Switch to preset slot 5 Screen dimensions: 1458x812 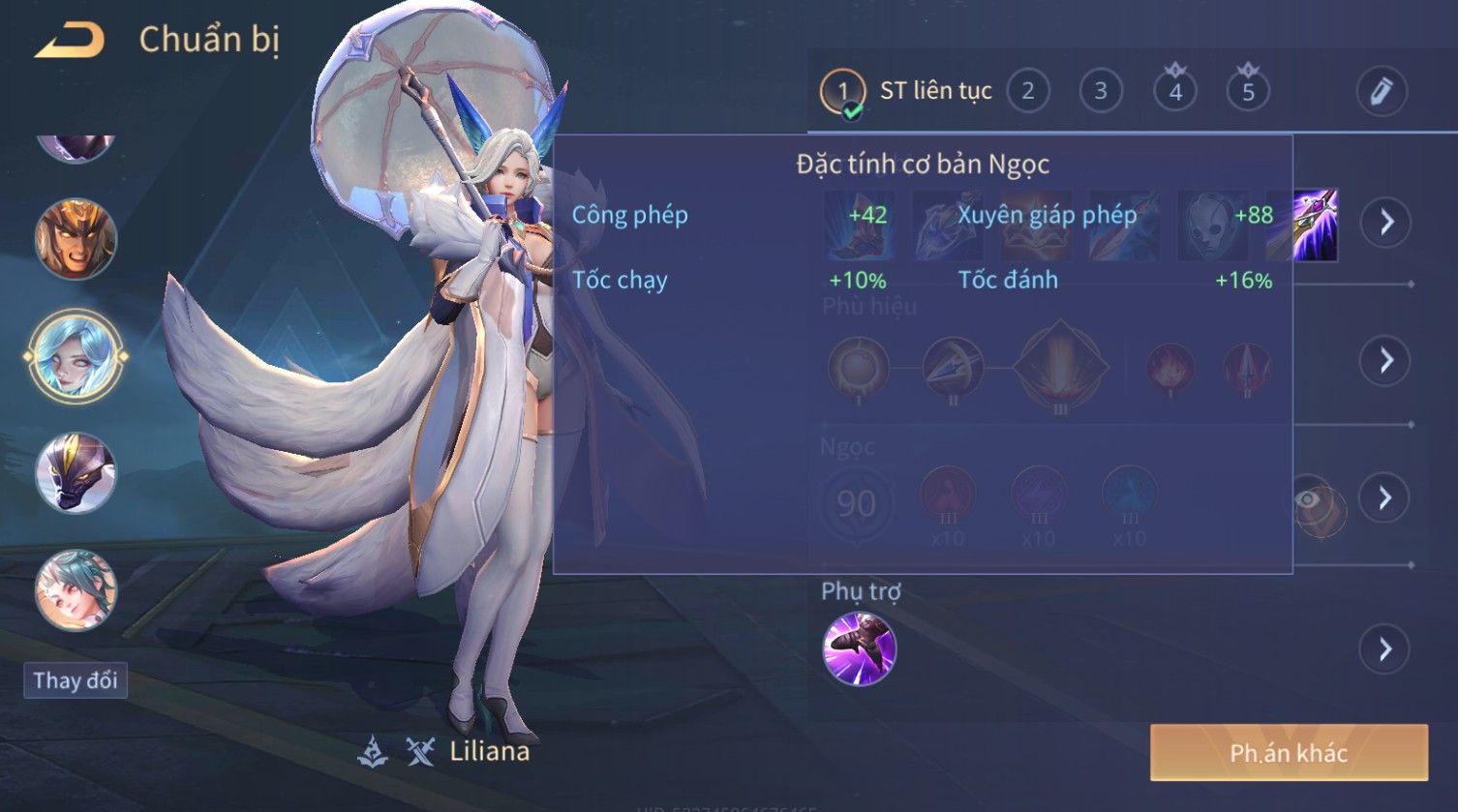[x=1248, y=92]
